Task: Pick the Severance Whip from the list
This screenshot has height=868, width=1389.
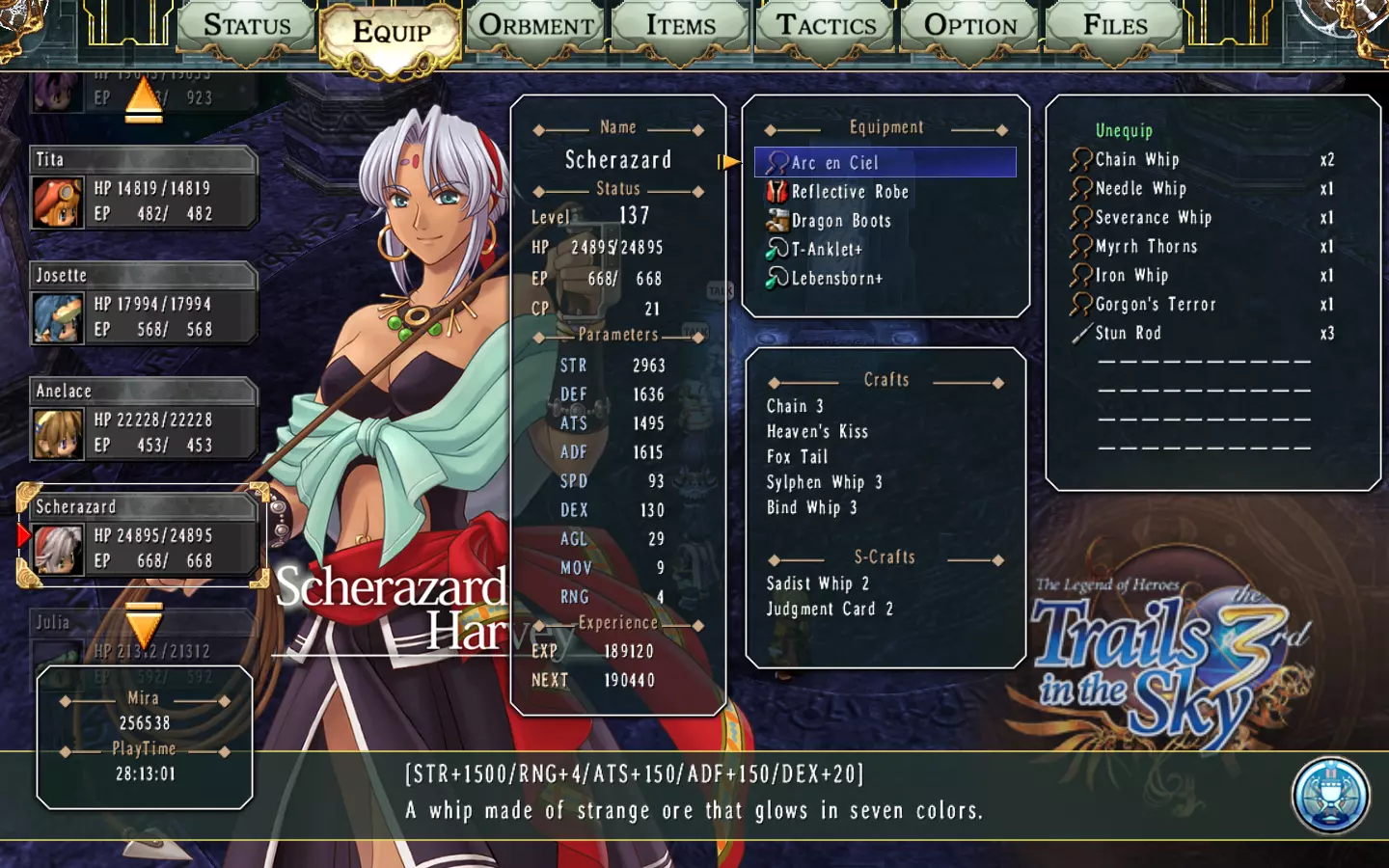Action: (x=1153, y=218)
